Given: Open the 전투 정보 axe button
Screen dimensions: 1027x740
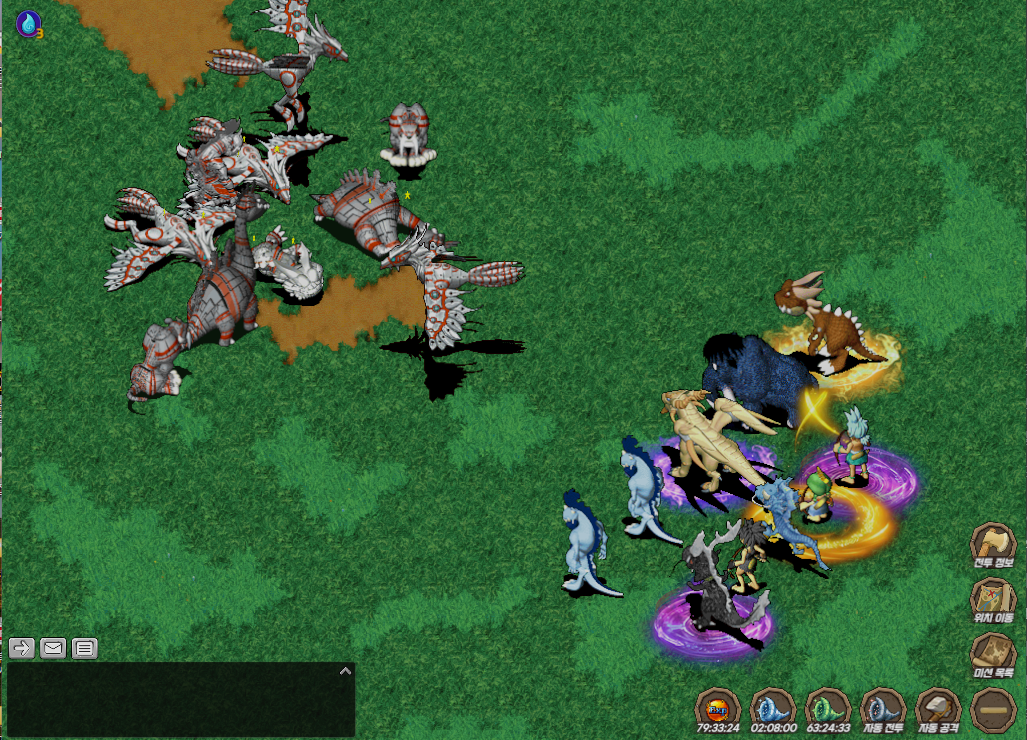Looking at the screenshot, I should click(993, 546).
